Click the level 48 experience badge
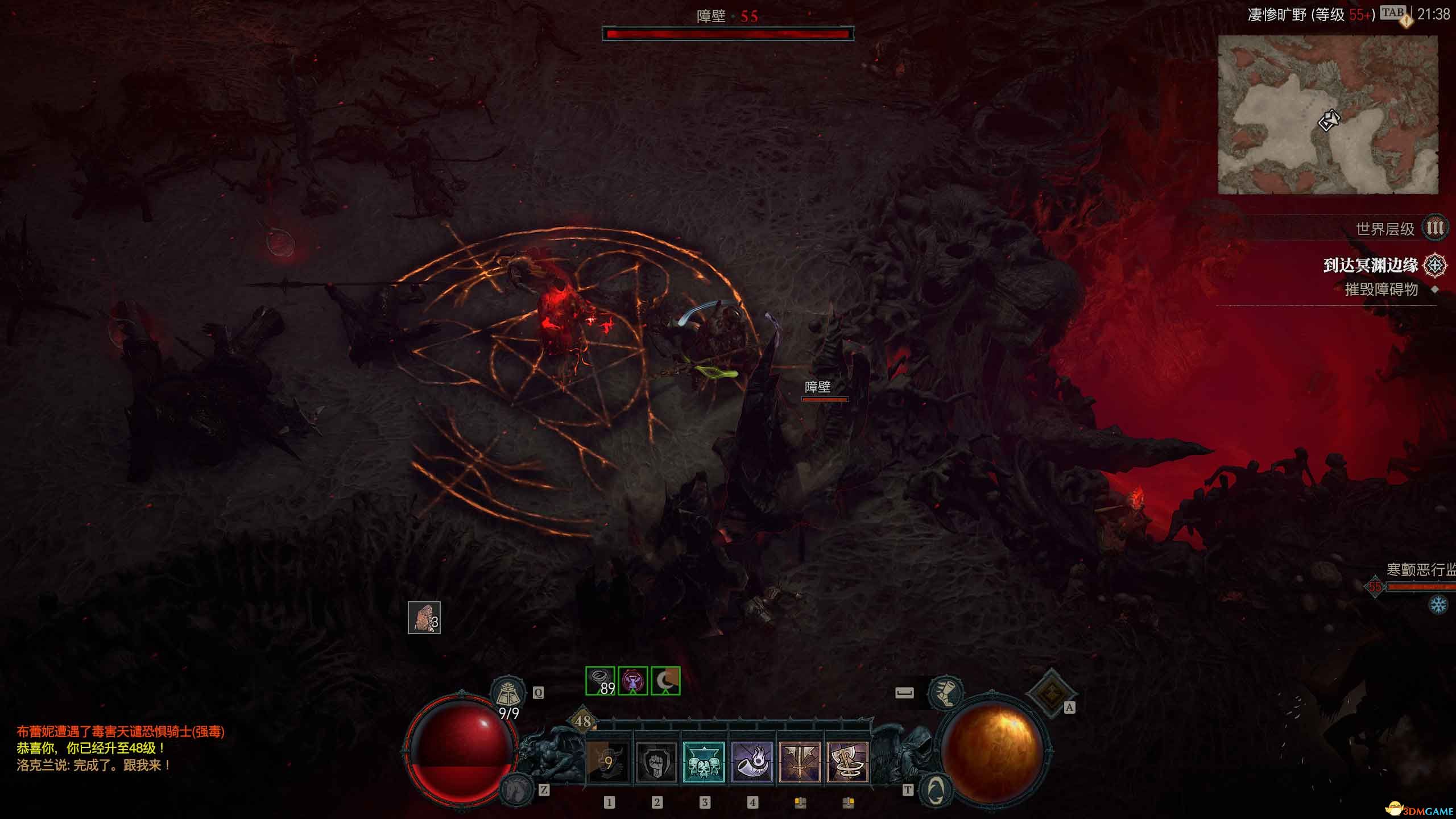1456x819 pixels. pyautogui.click(x=582, y=721)
